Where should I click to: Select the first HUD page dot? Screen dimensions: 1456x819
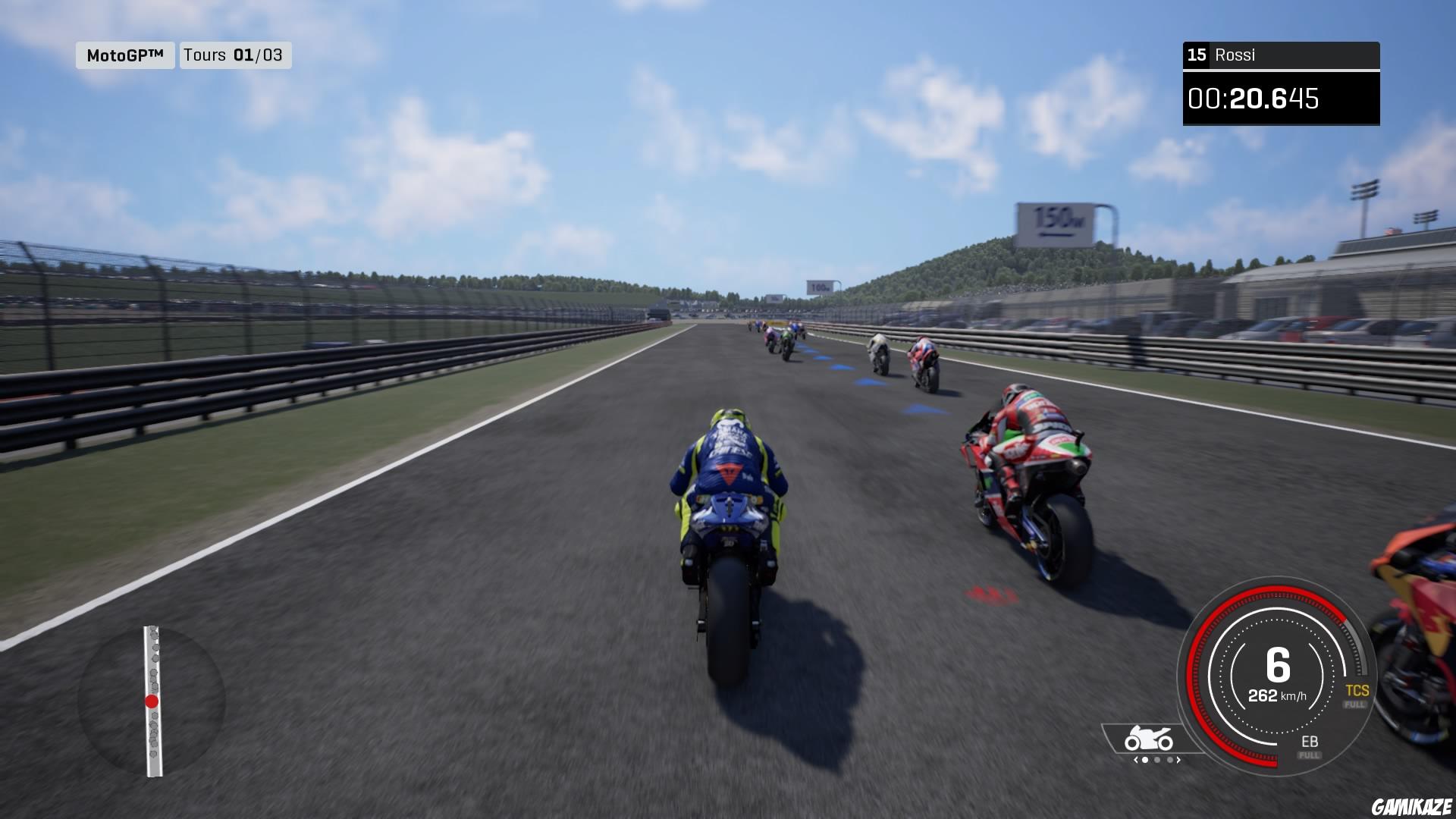tap(1144, 758)
